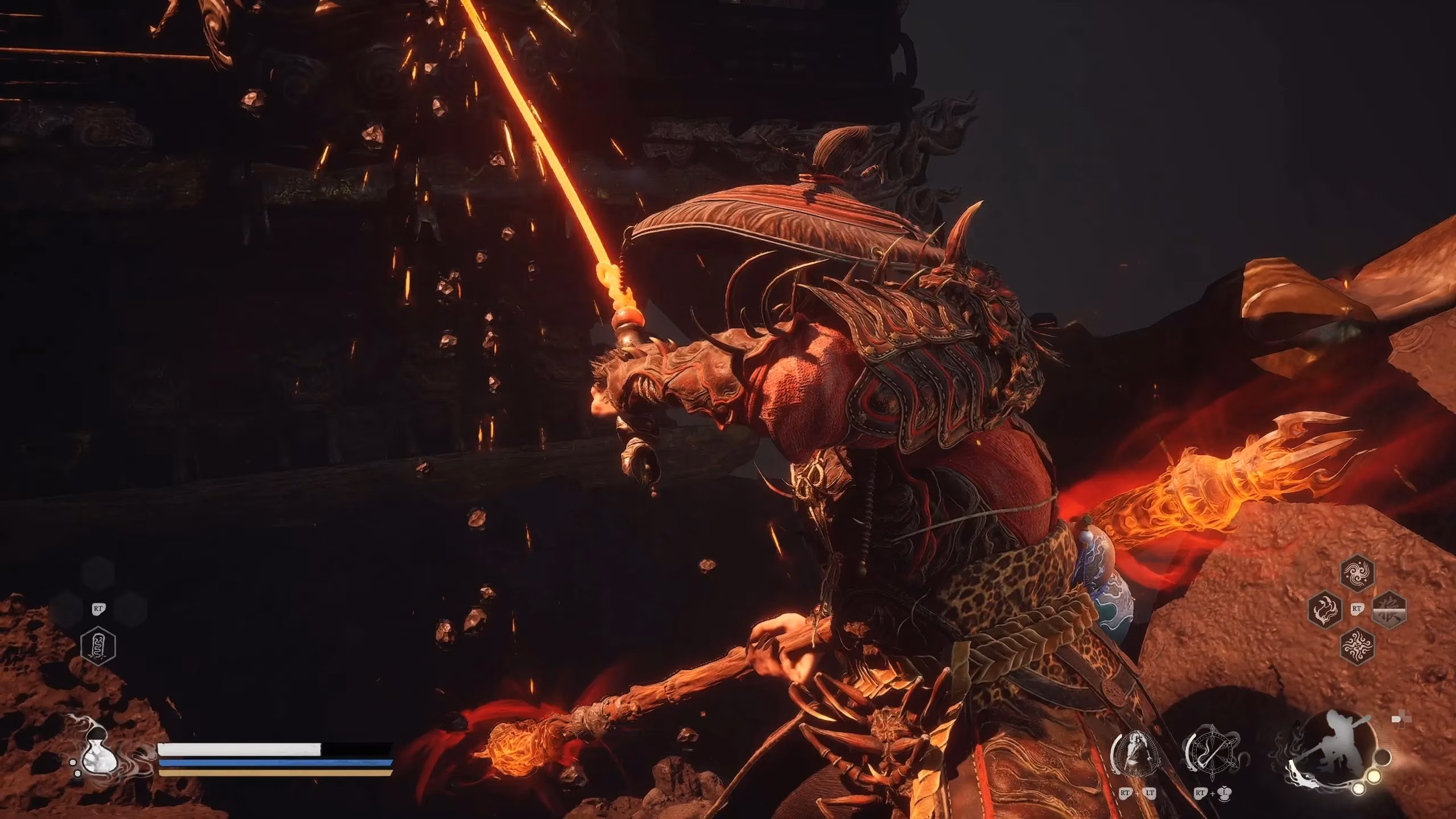The image size is (1456, 819).
Task: Select the gourd drinking icon
Action: click(x=100, y=752)
